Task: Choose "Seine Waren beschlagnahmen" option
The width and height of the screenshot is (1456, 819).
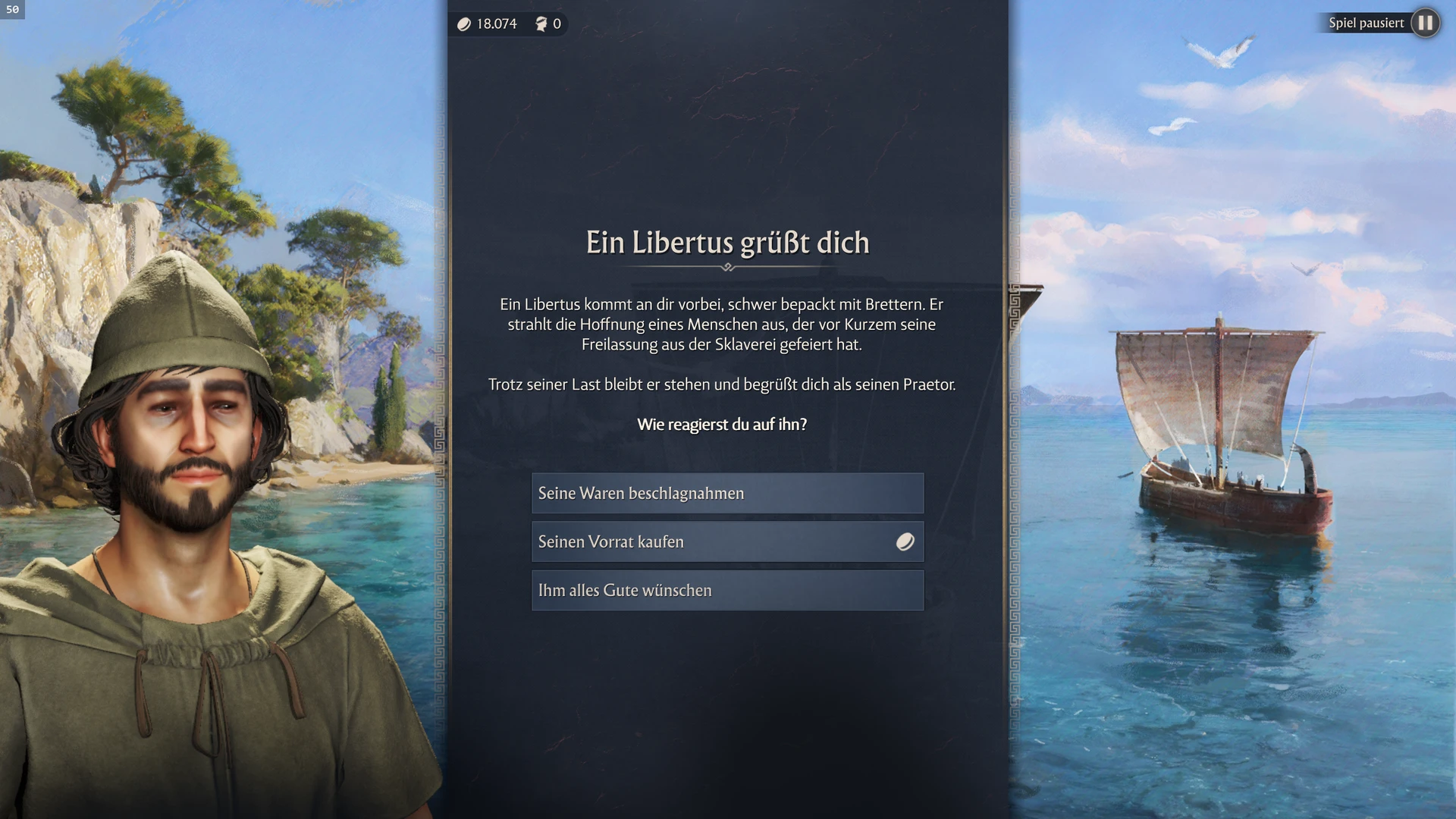Action: 726,493
